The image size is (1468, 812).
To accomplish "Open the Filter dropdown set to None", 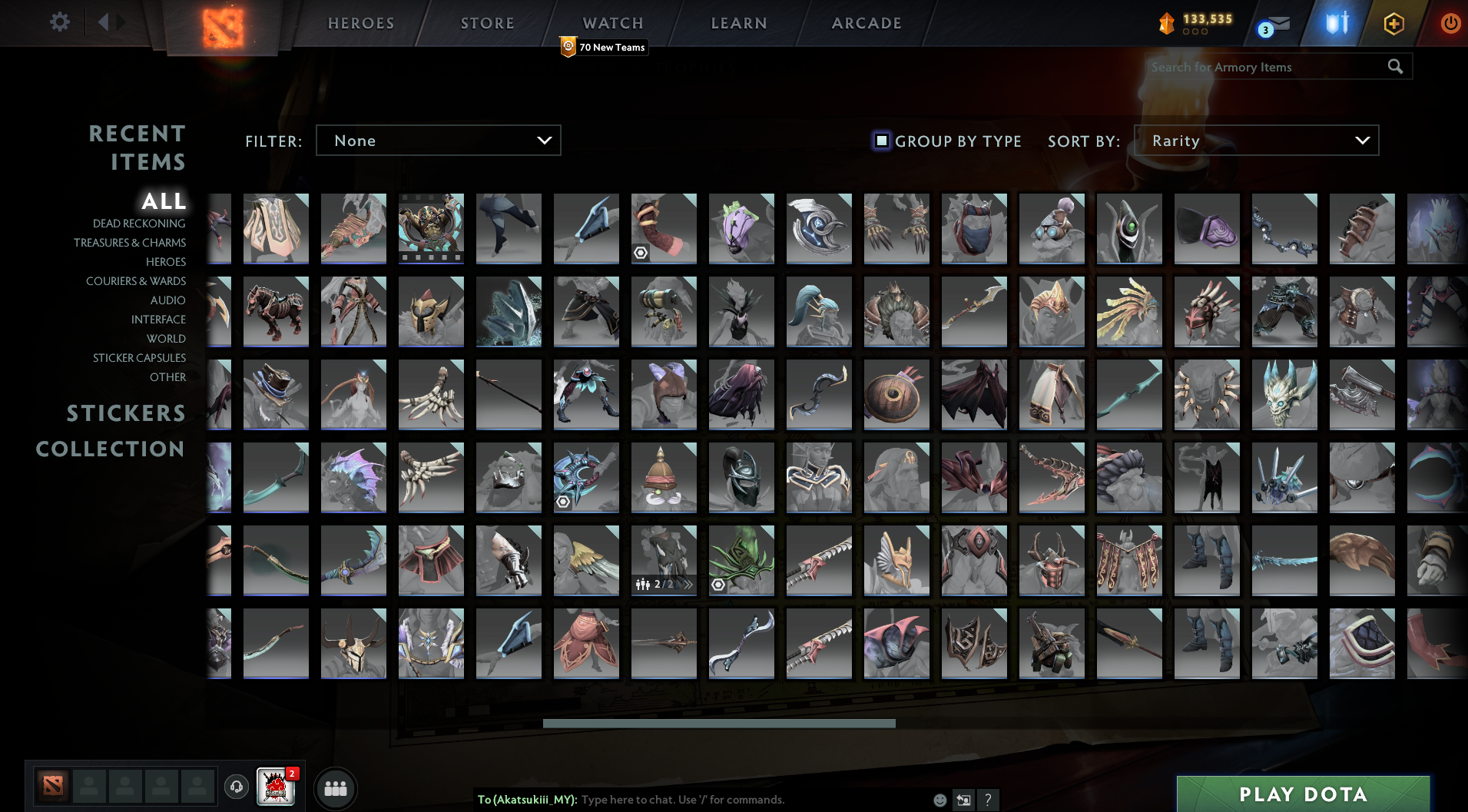I will coord(438,140).
